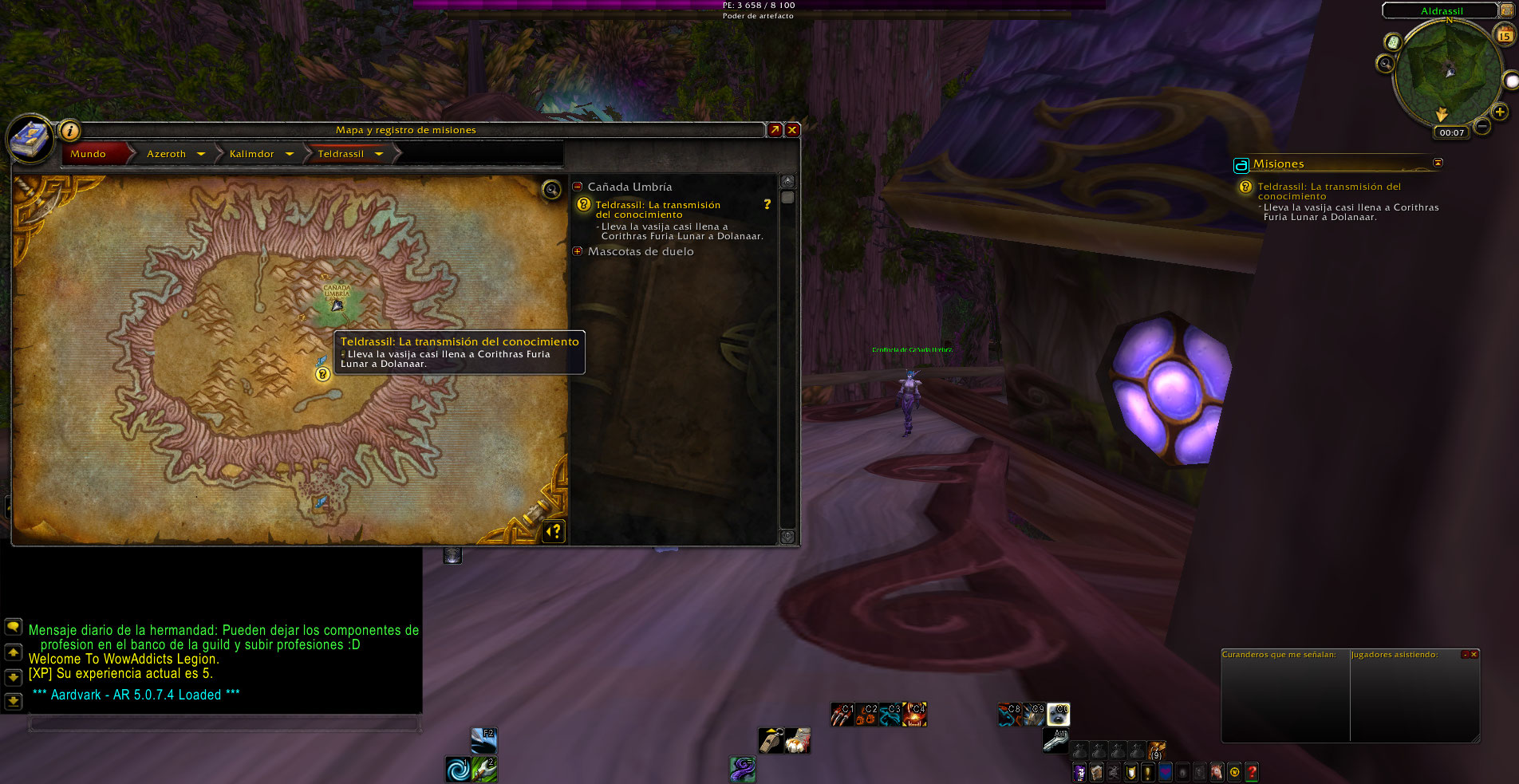Close the map and quest log window

click(792, 130)
